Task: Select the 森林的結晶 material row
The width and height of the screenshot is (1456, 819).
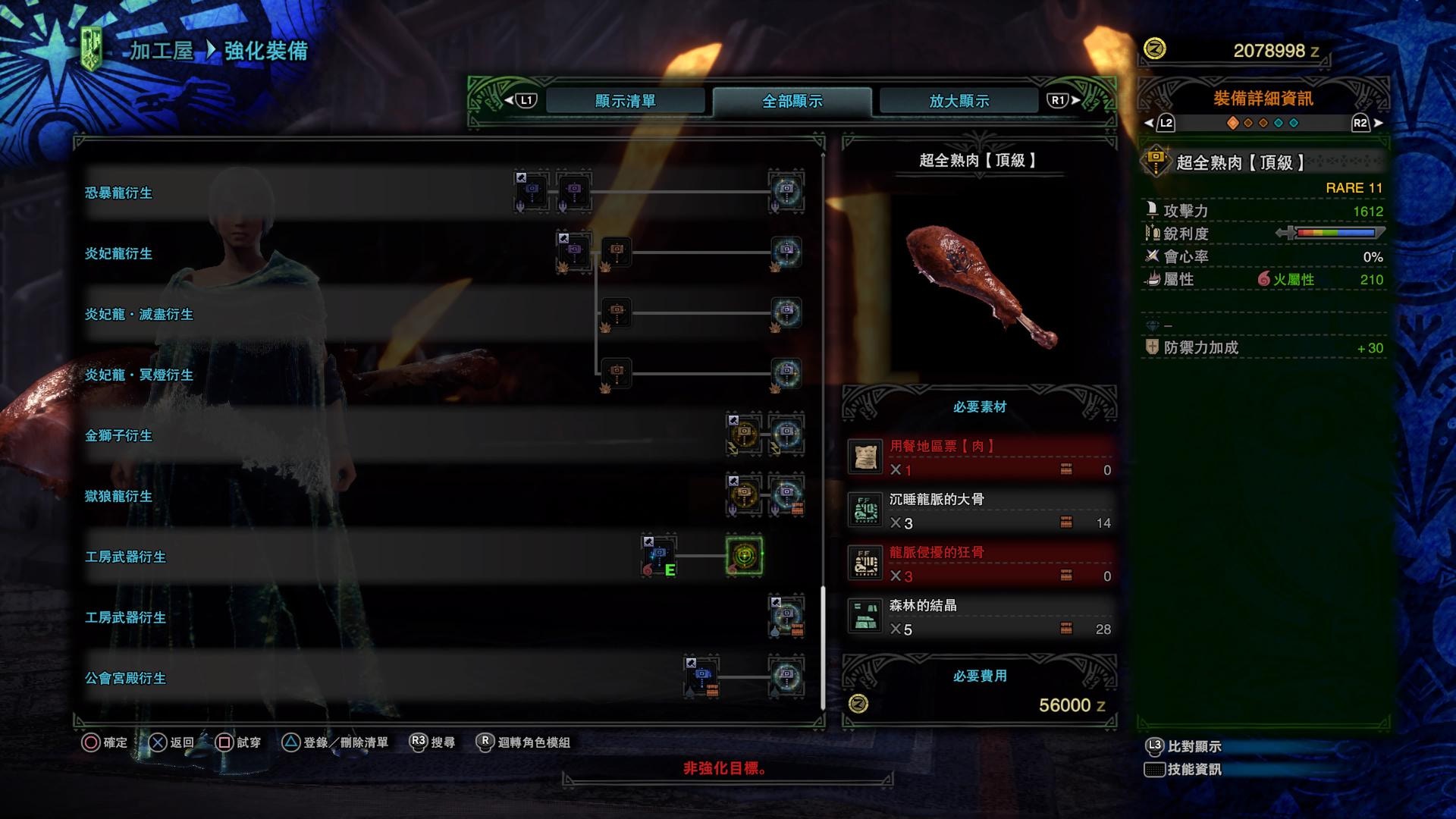Action: pos(980,617)
